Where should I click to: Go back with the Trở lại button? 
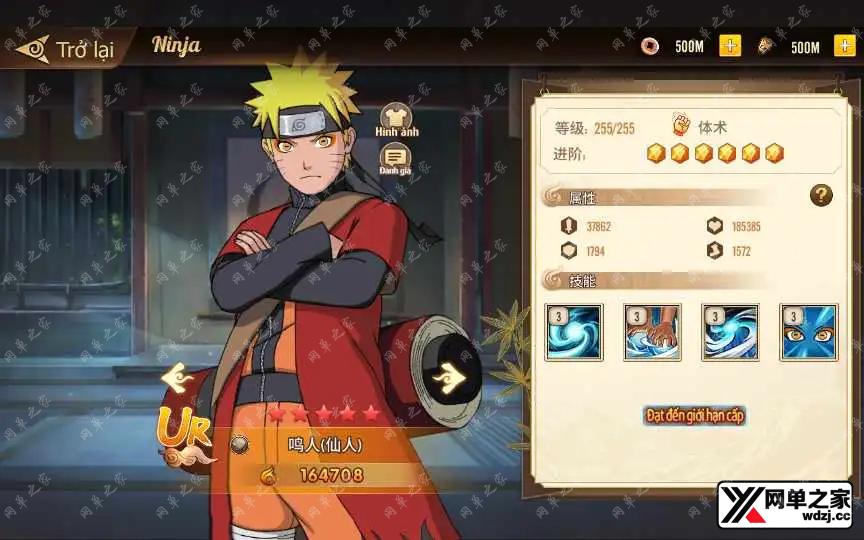[66, 49]
